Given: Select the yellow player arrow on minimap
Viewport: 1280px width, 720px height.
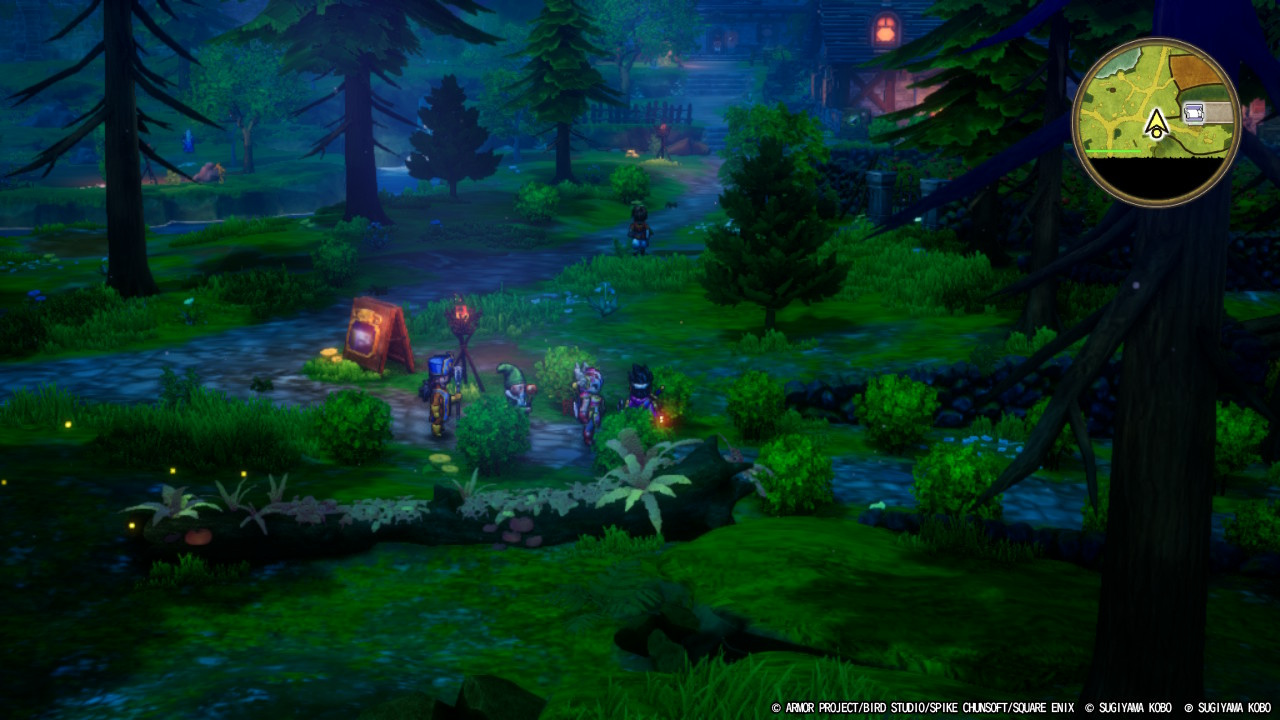Looking at the screenshot, I should pyautogui.click(x=1156, y=124).
